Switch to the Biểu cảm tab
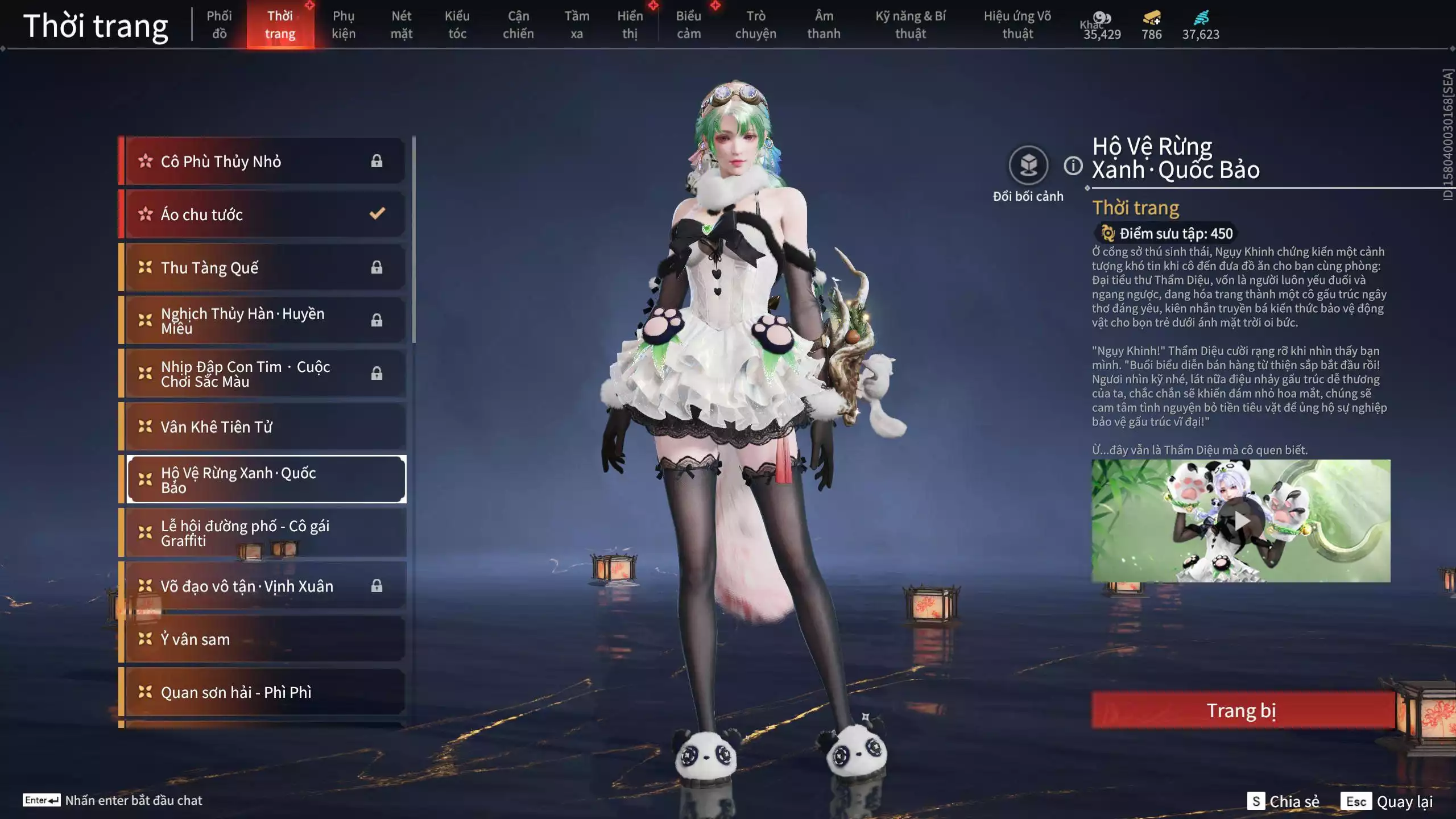Viewport: 1456px width, 819px height. point(688,25)
